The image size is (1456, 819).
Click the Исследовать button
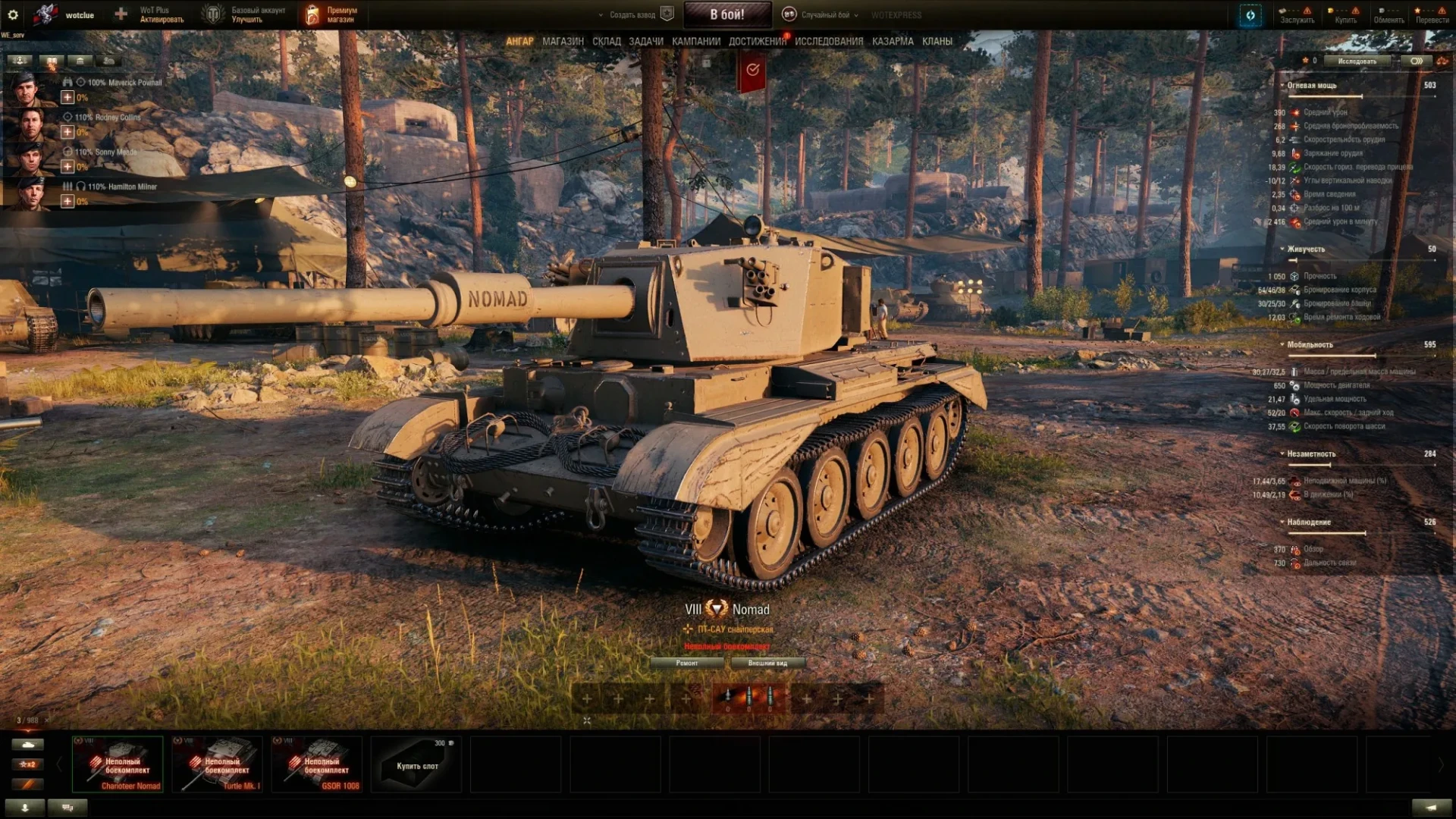1357,61
